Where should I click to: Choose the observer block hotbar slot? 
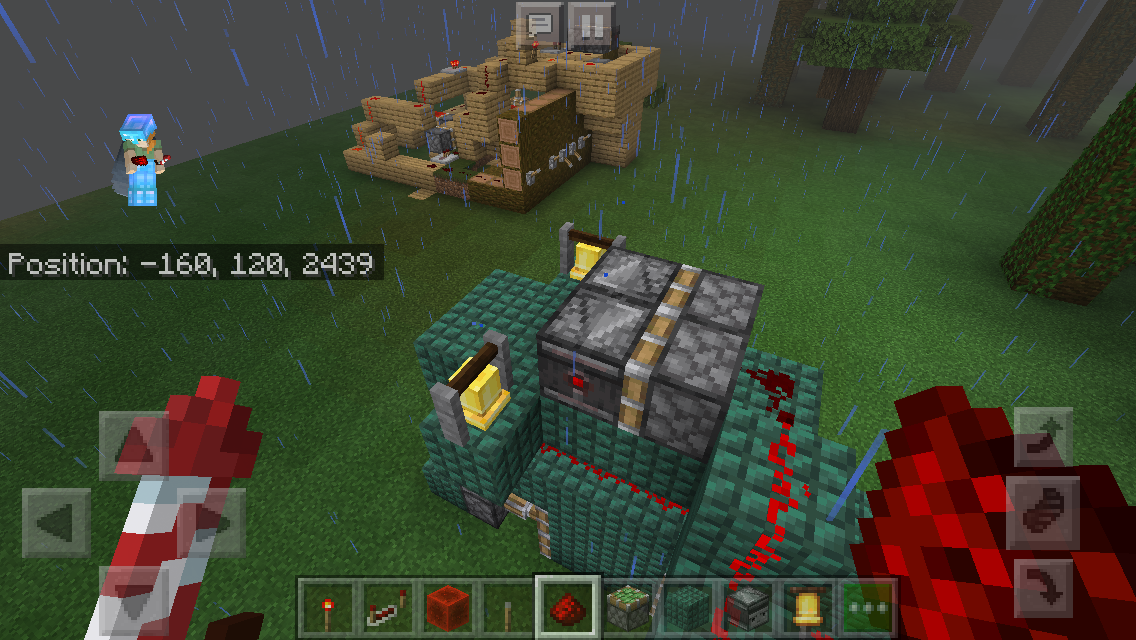(748, 607)
